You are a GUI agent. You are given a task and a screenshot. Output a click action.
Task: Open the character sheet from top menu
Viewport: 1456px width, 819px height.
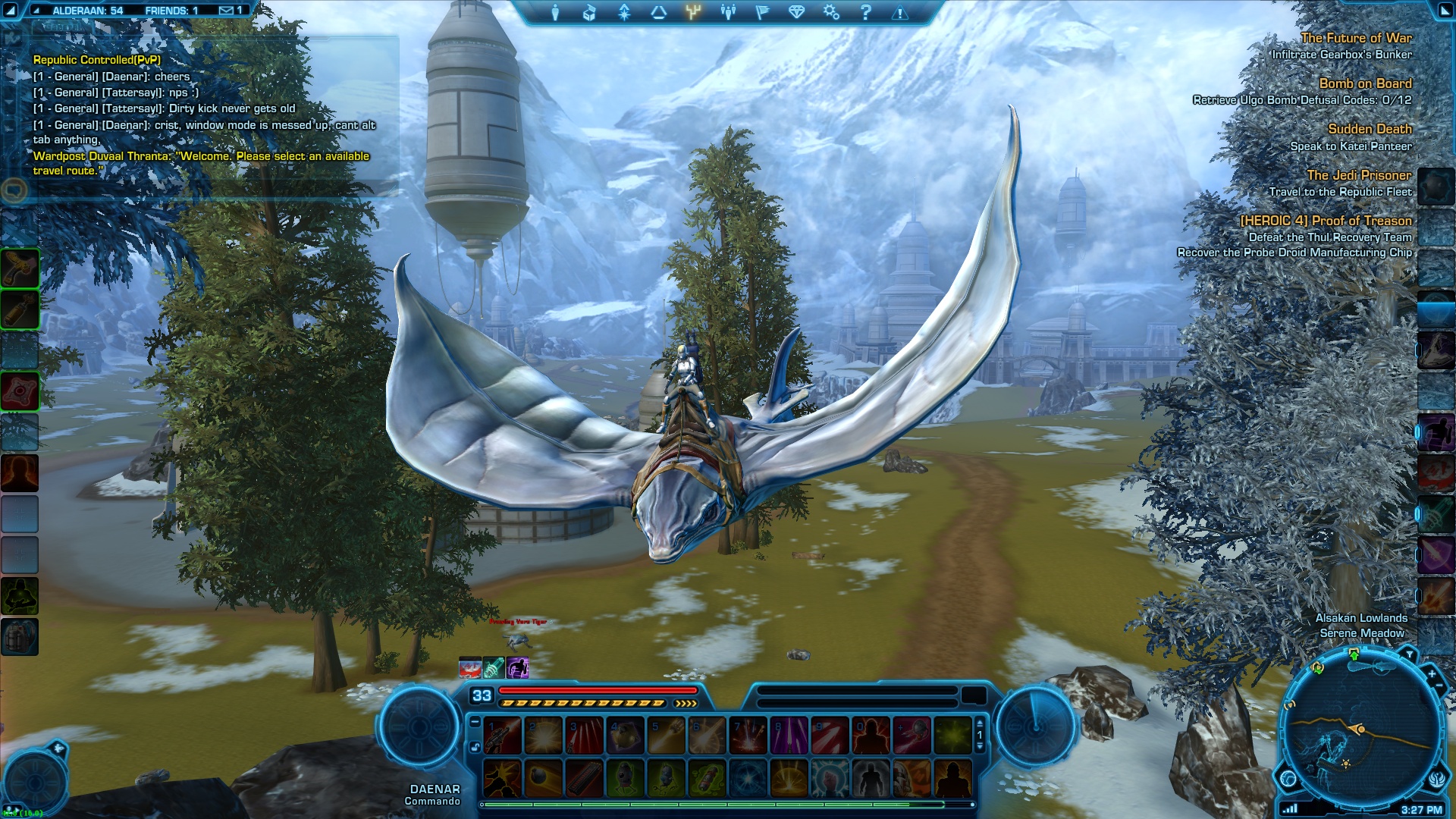click(x=555, y=12)
